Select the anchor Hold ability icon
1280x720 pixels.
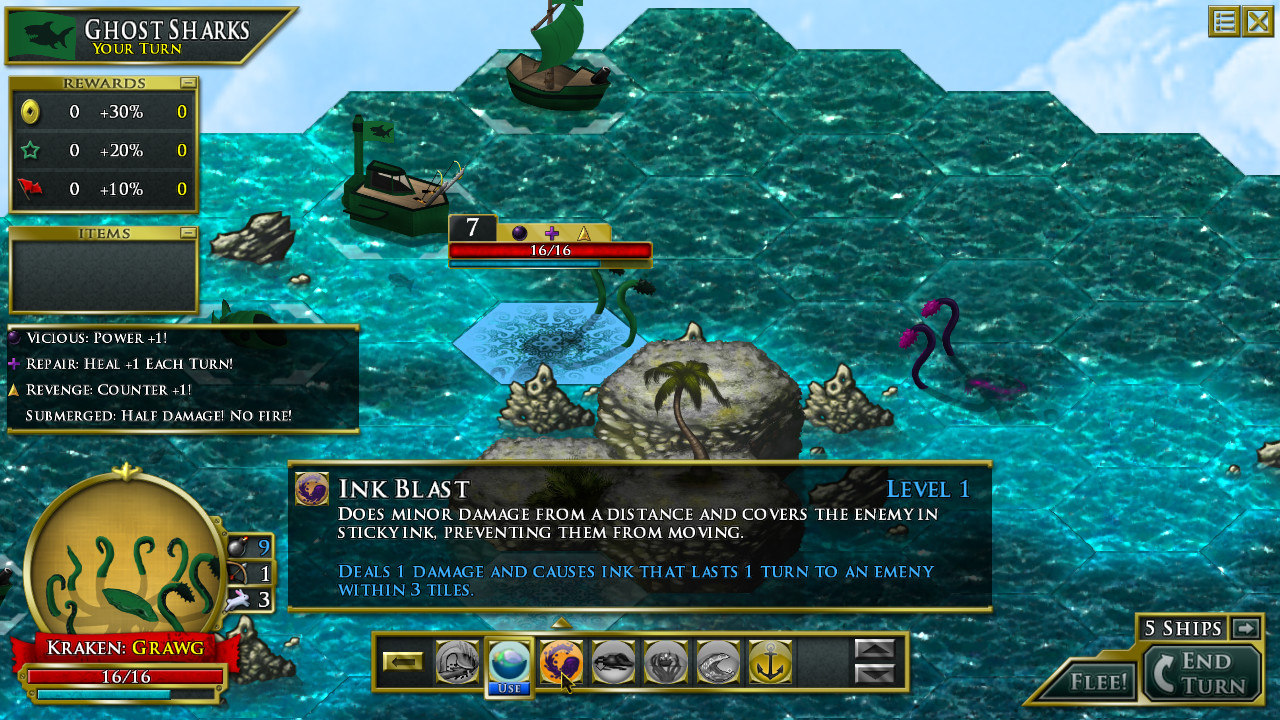[769, 663]
